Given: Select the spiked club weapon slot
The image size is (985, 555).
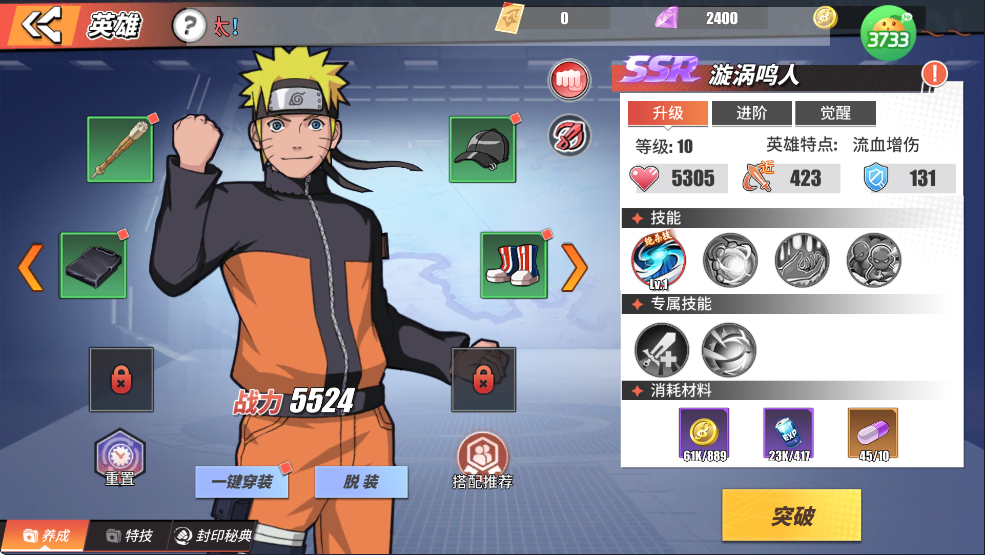Looking at the screenshot, I should (x=120, y=150).
